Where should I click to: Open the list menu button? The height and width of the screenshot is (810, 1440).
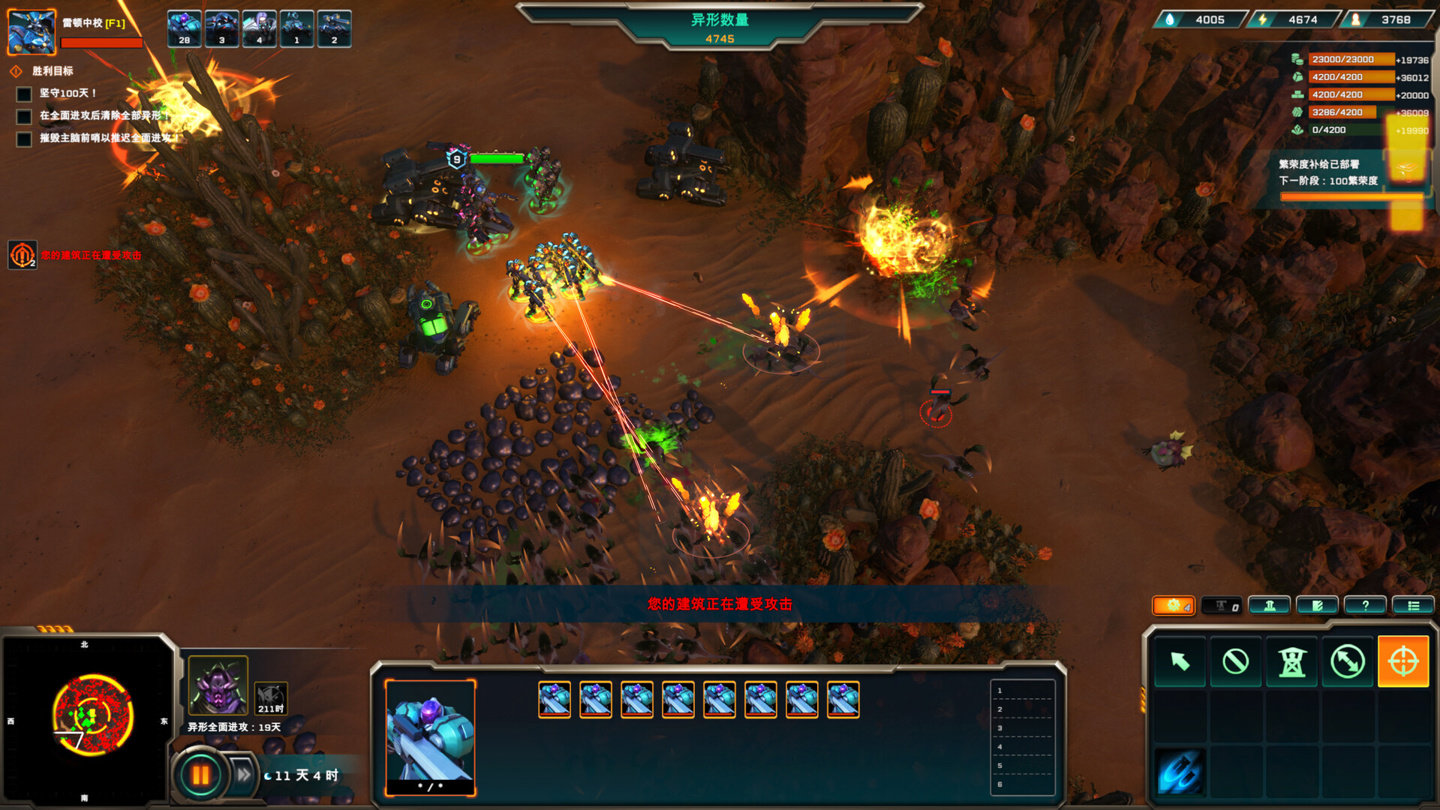point(1413,605)
